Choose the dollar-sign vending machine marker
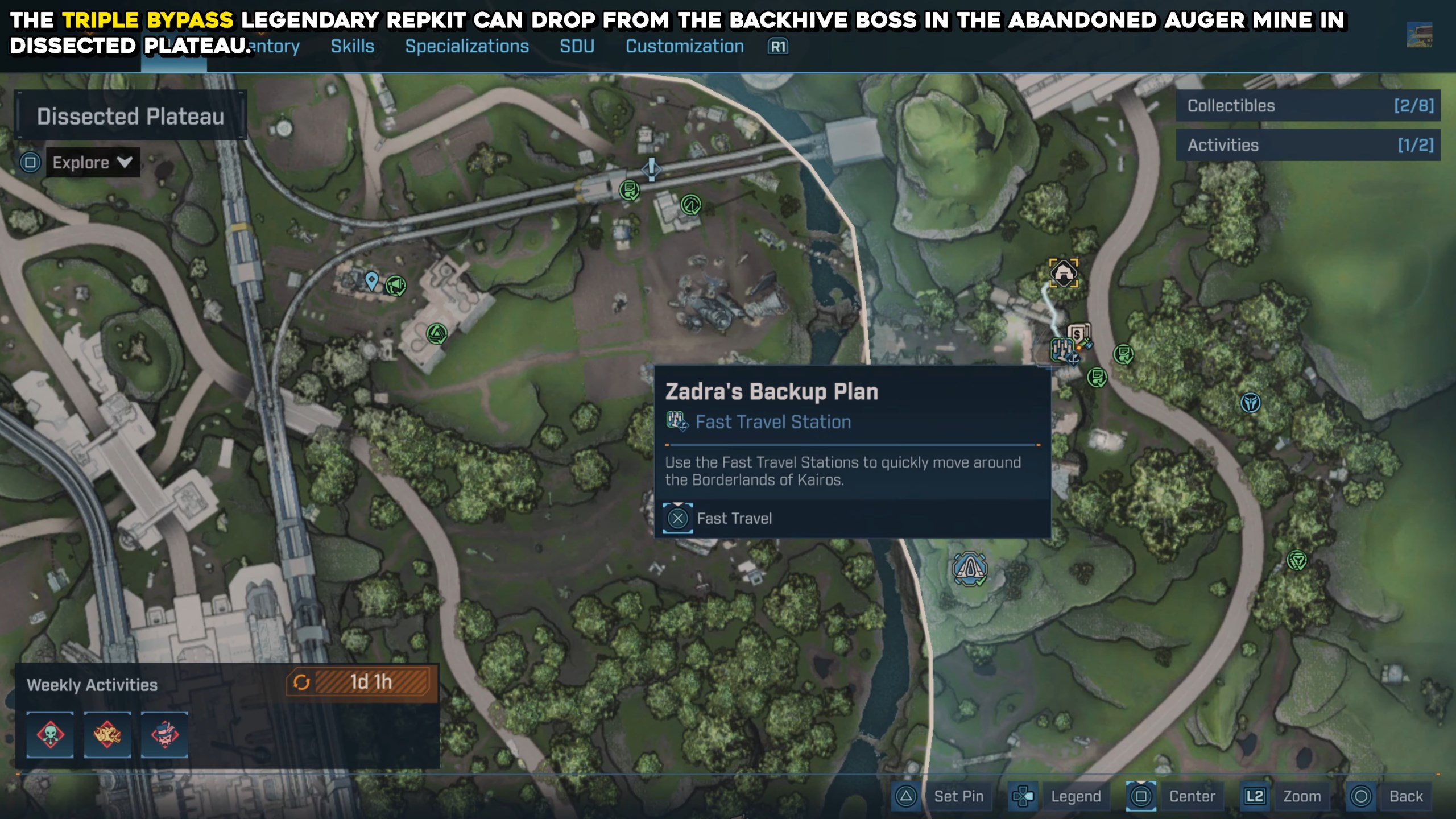1456x819 pixels. (1078, 334)
